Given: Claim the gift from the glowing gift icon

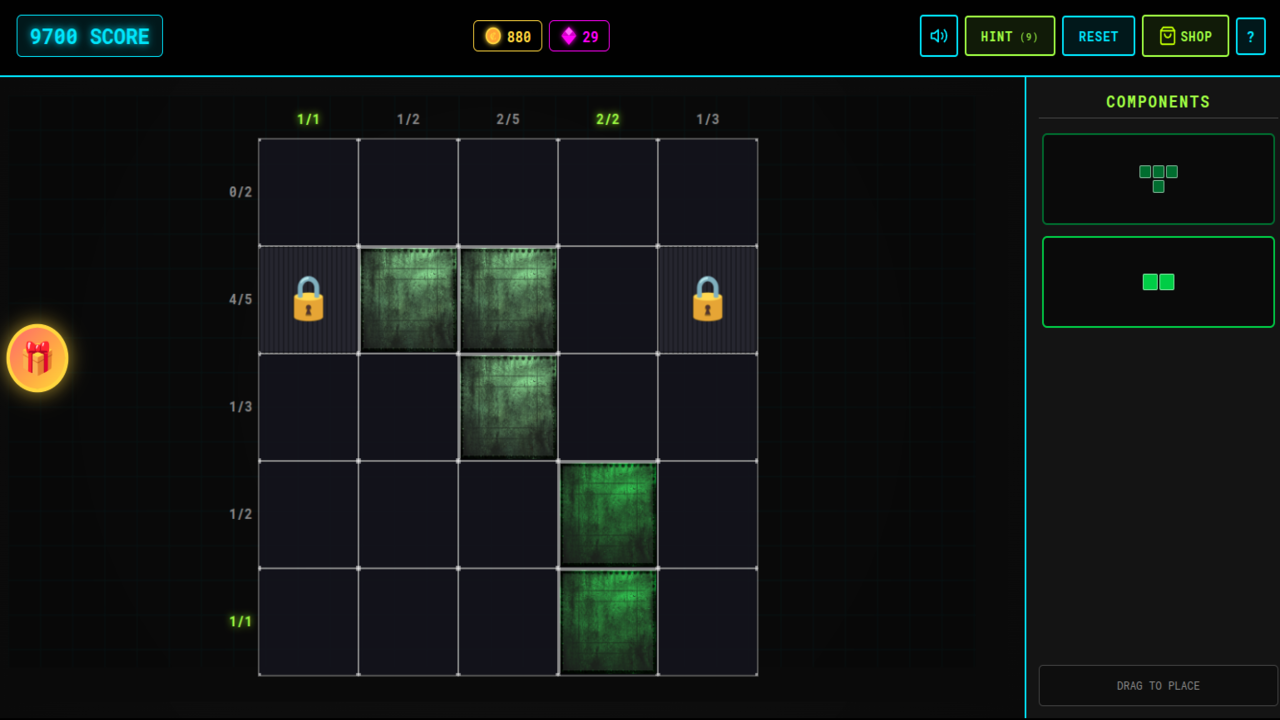Looking at the screenshot, I should (38, 358).
